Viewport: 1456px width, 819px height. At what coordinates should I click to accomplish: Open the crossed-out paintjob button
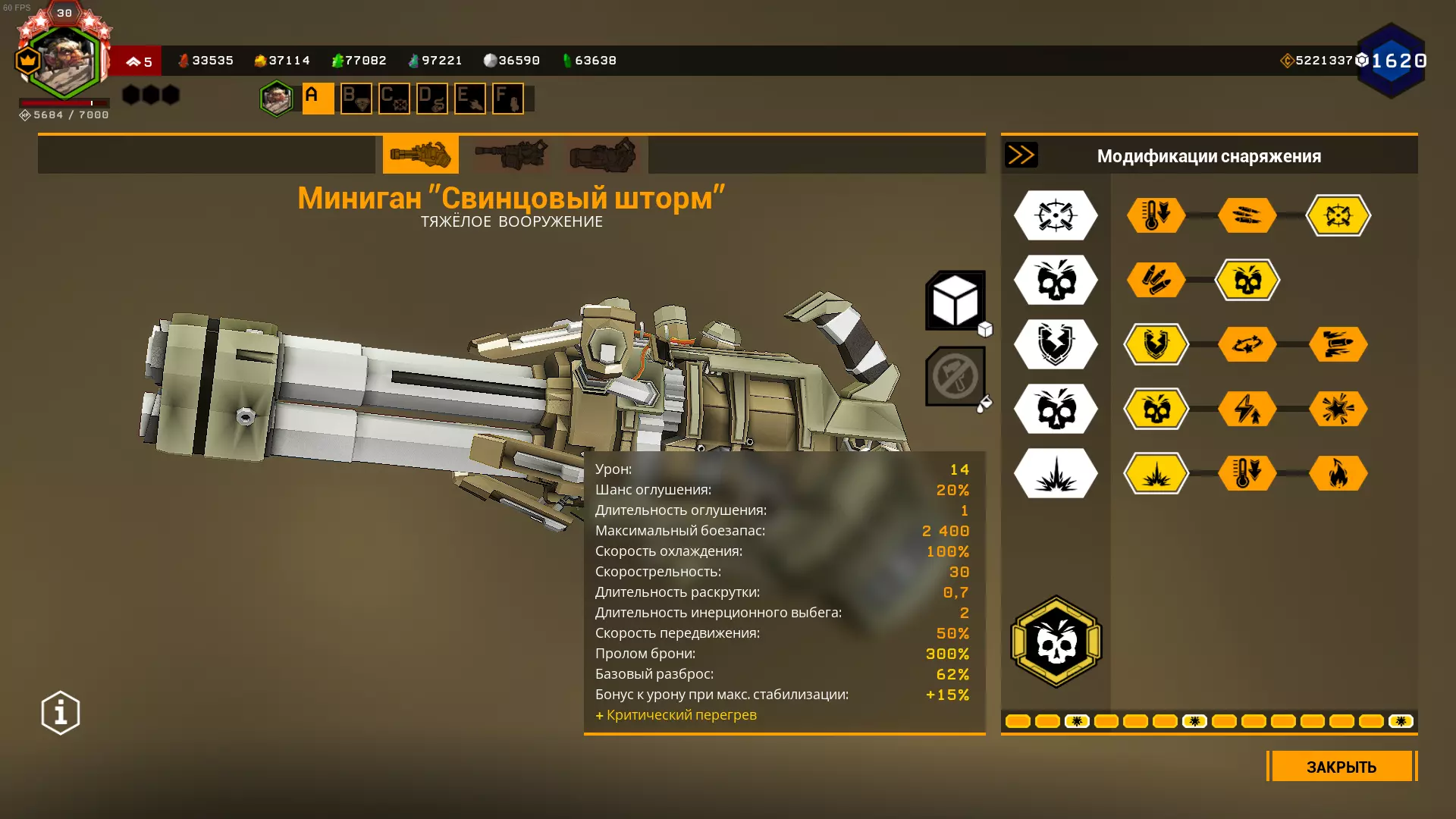955,376
